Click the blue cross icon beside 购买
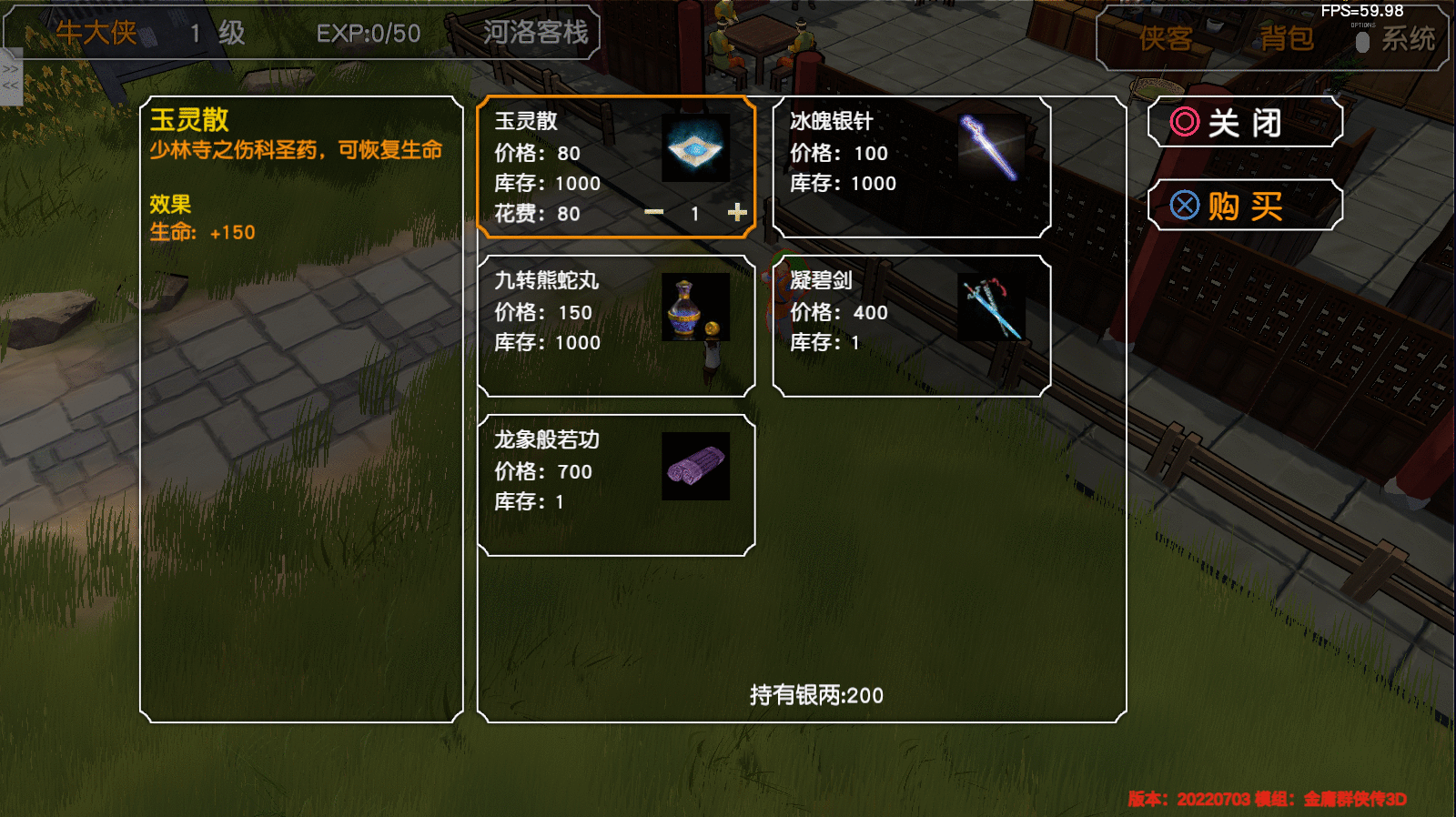 [x=1184, y=205]
